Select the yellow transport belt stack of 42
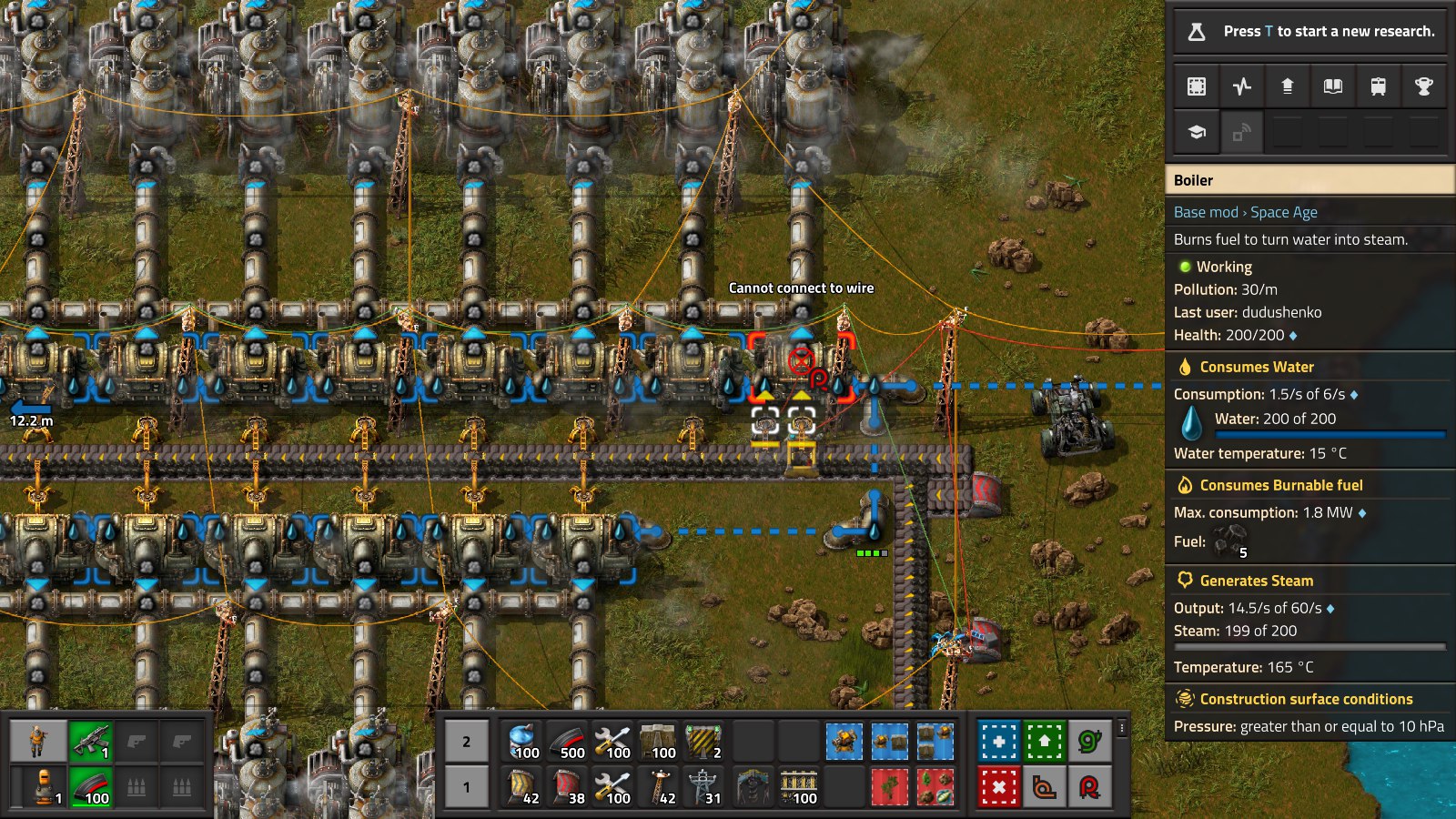Screen dimensions: 1456x819 tap(522, 787)
